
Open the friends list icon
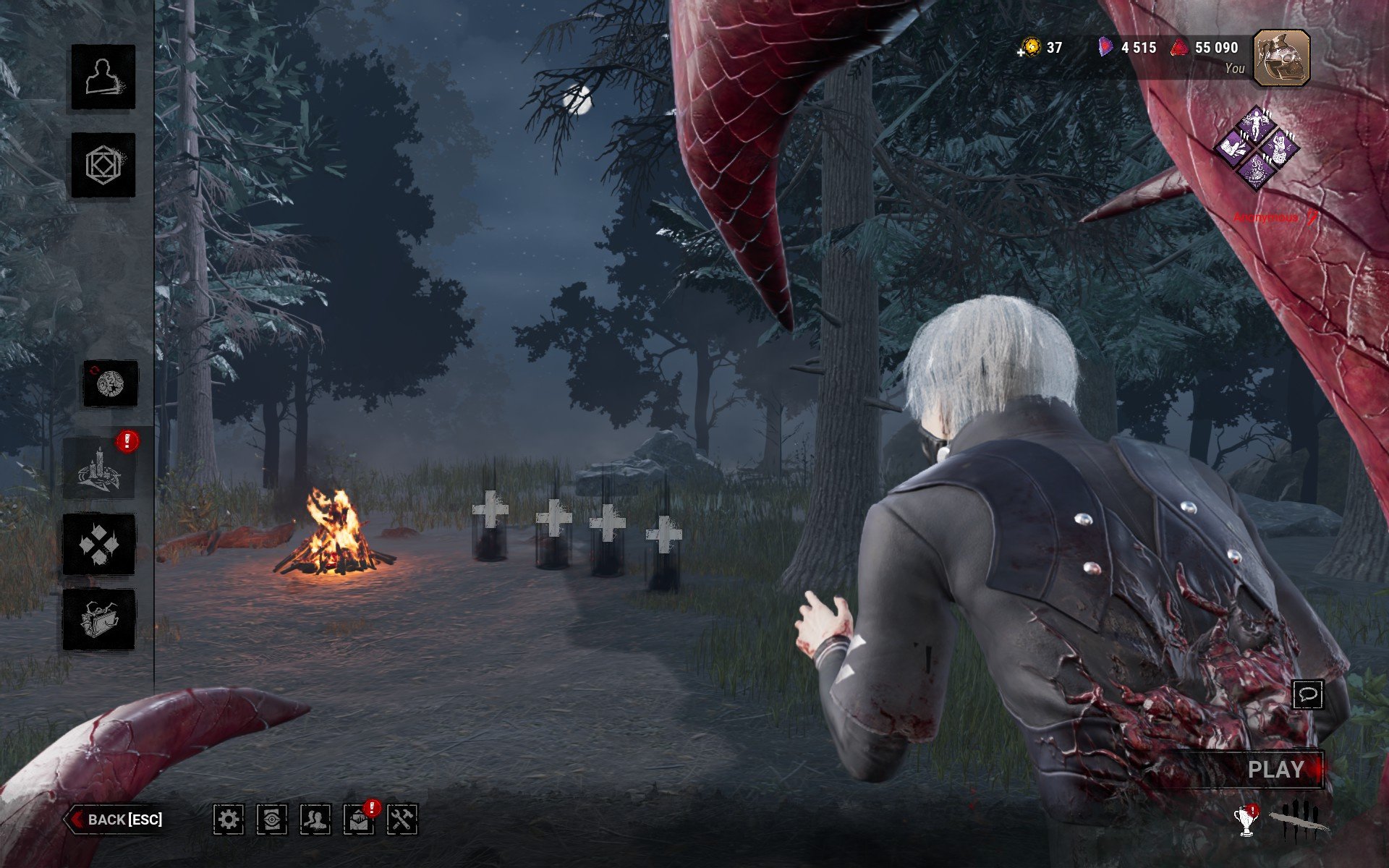coord(315,820)
